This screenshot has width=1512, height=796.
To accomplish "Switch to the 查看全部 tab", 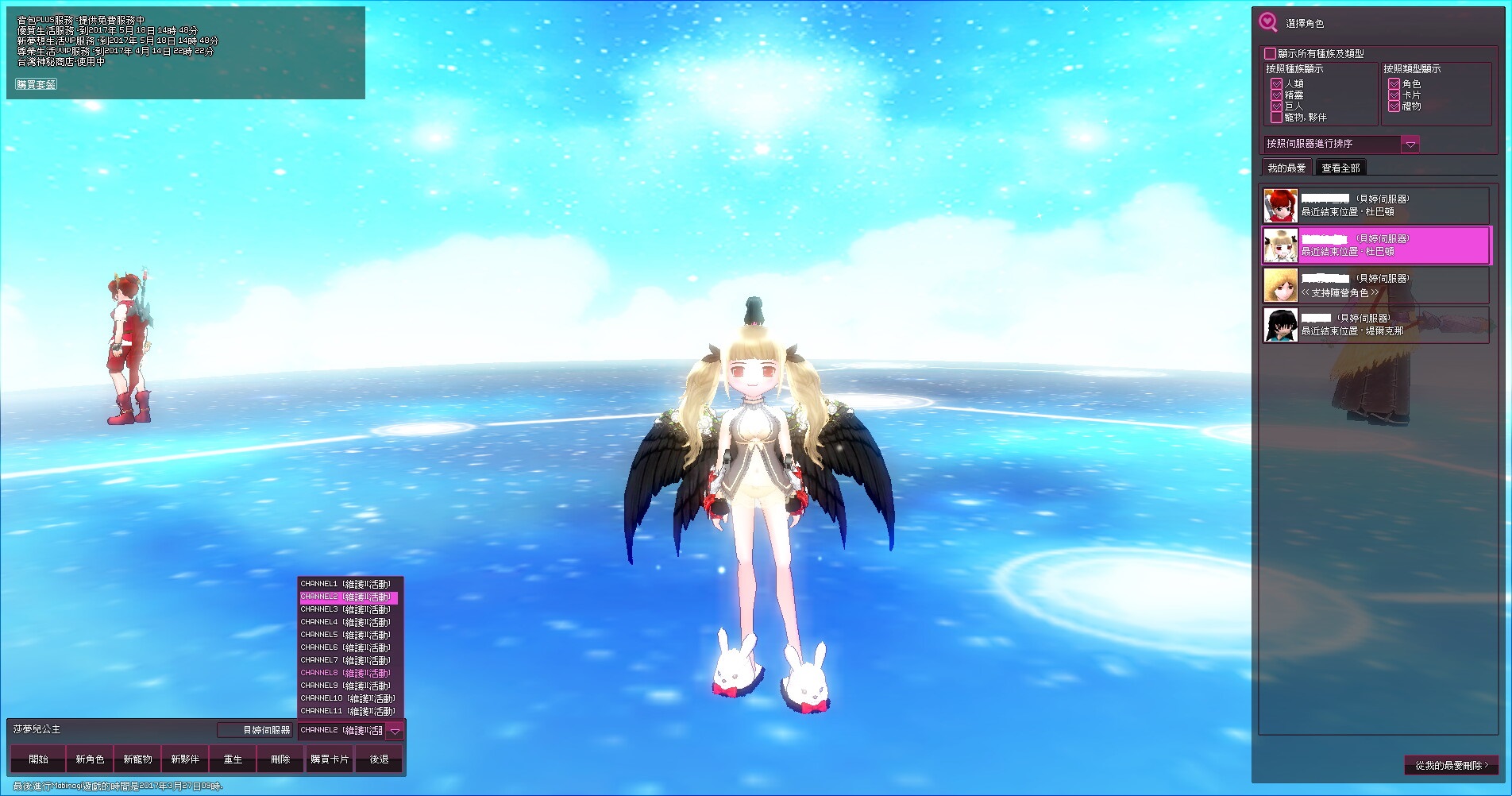I will (1340, 168).
